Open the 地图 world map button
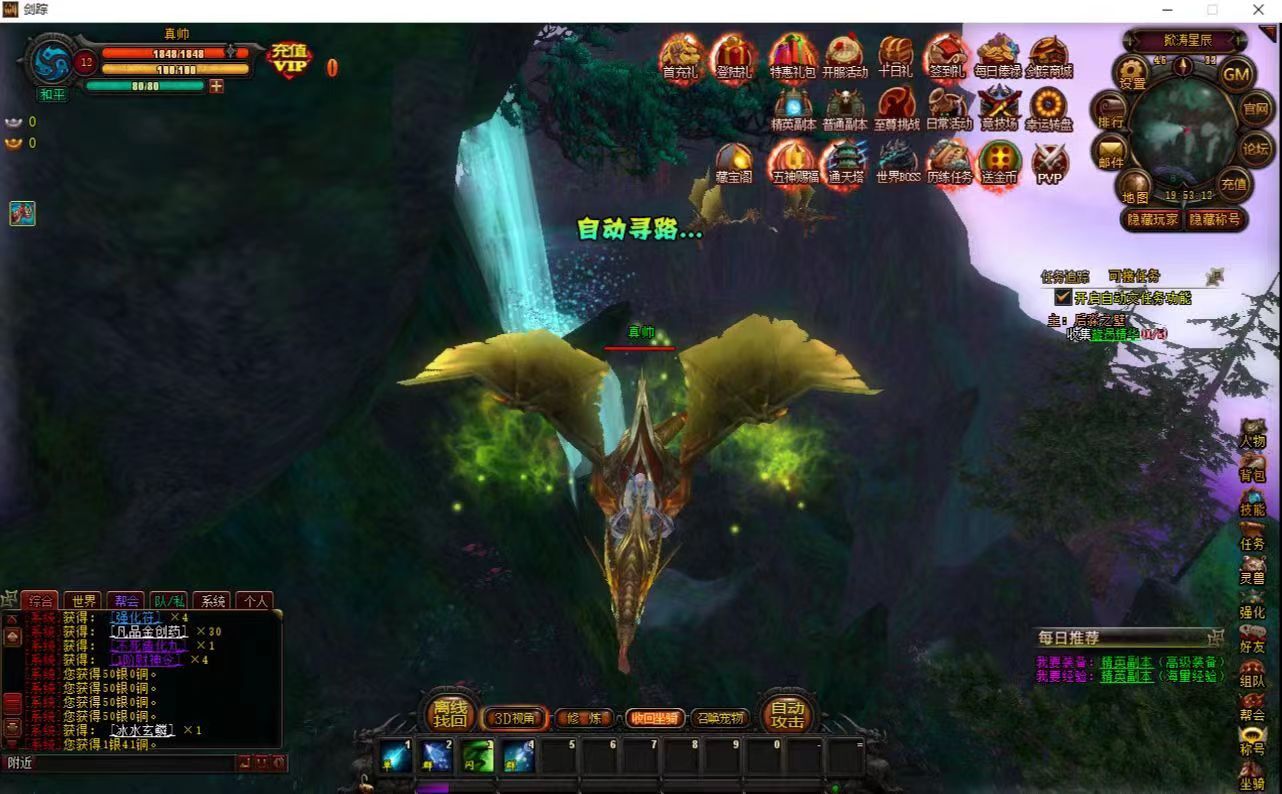The height and width of the screenshot is (794, 1282). pos(1135,188)
